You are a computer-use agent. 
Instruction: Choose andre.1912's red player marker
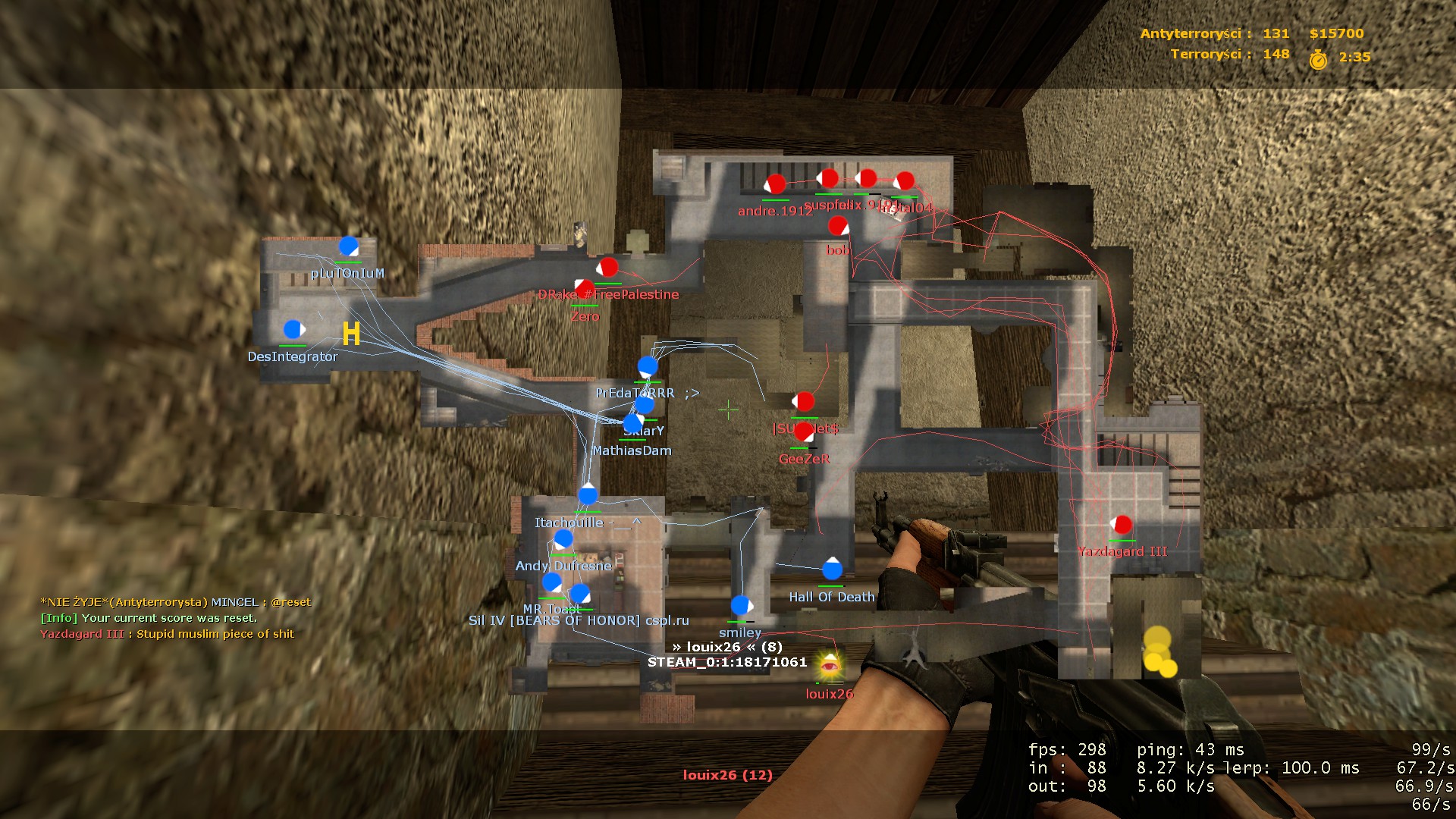click(x=775, y=184)
